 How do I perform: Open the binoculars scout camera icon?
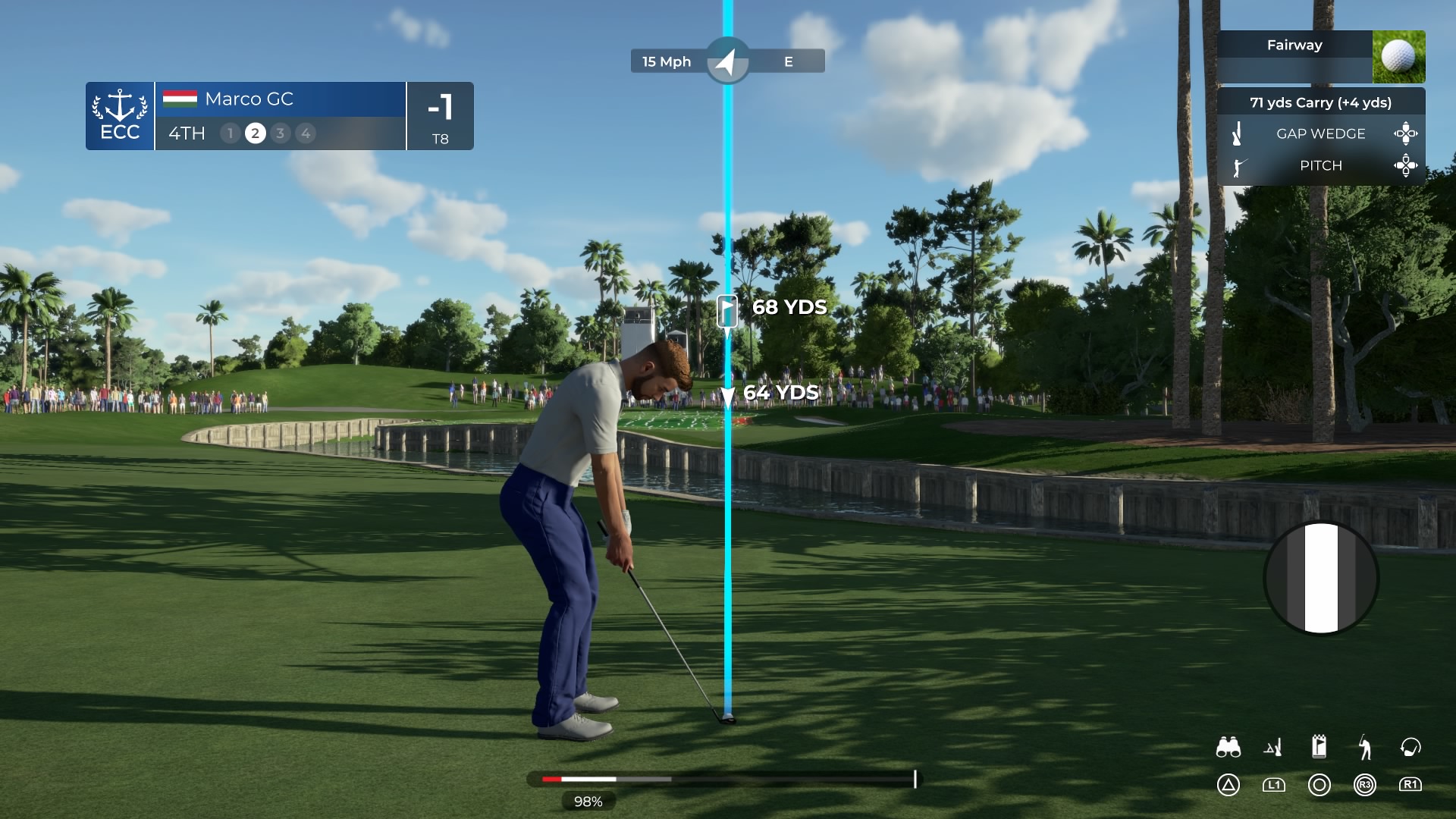tap(1228, 748)
